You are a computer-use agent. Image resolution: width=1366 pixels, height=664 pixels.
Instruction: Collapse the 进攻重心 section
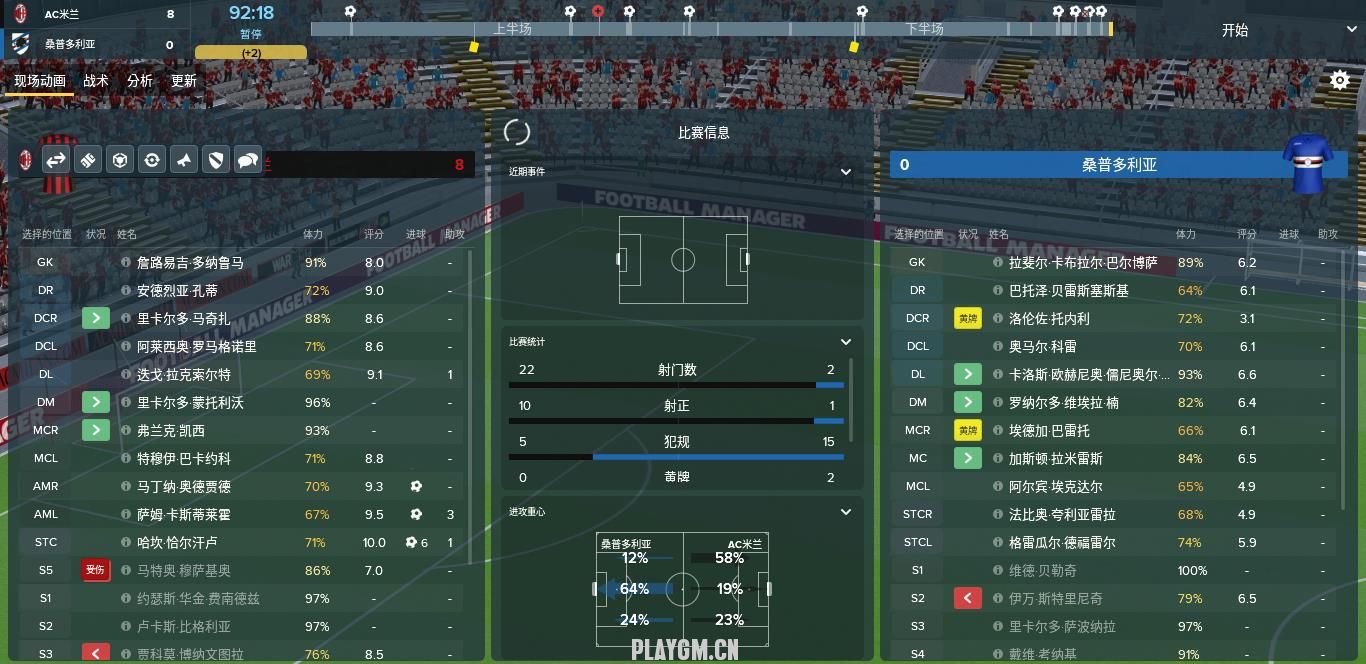846,512
